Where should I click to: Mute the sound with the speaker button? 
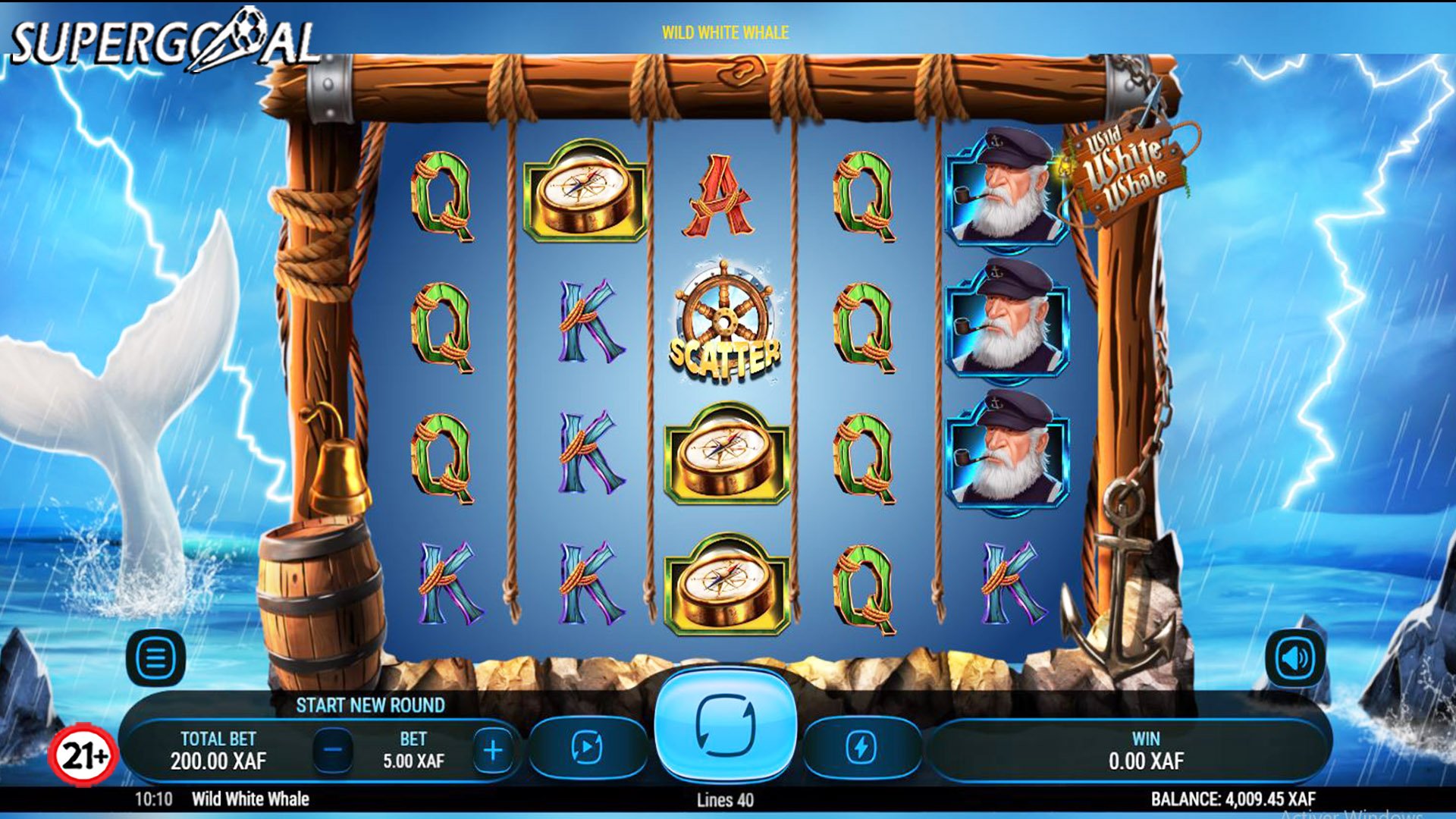1295,658
